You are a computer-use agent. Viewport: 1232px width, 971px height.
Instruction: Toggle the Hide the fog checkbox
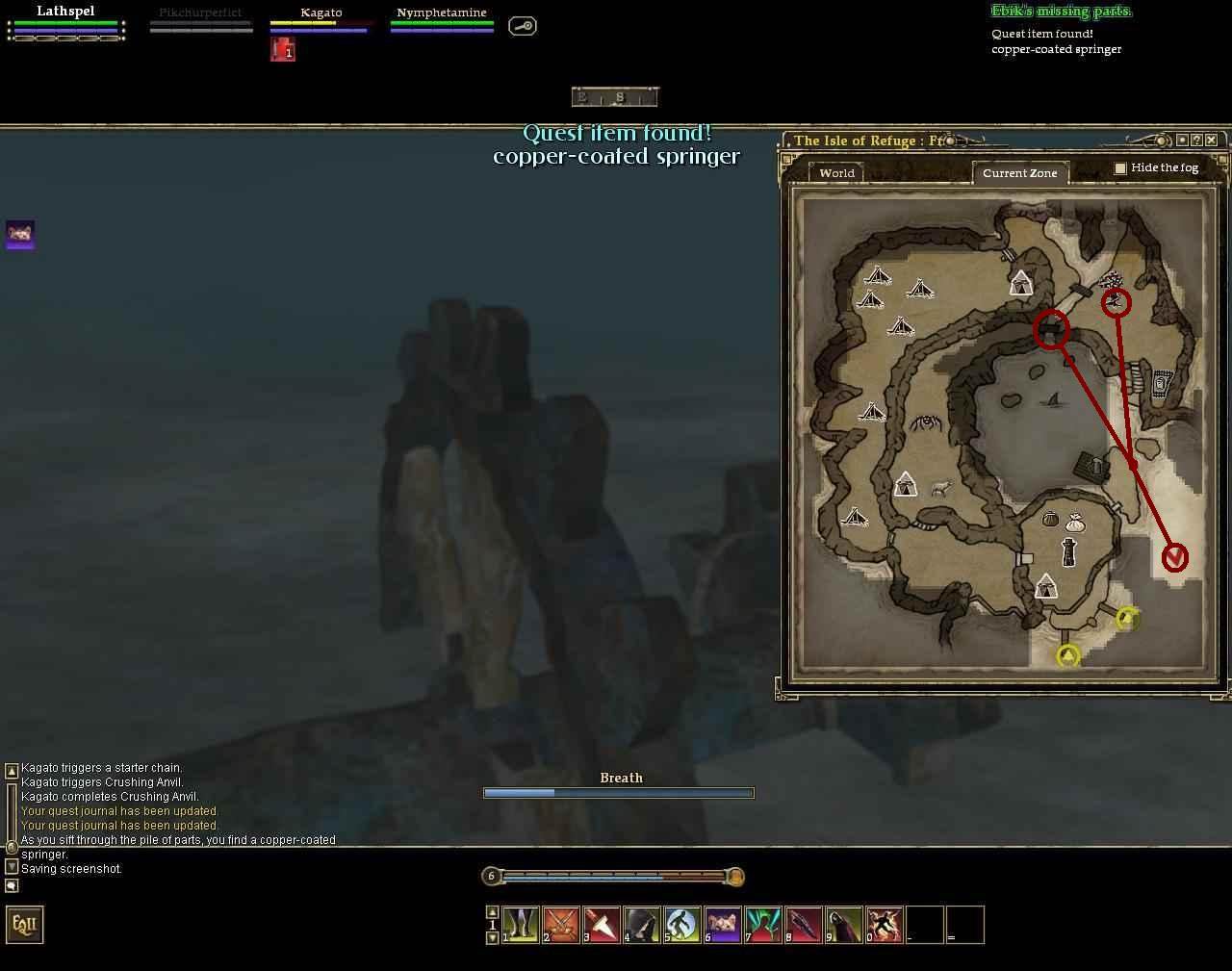pos(1120,167)
